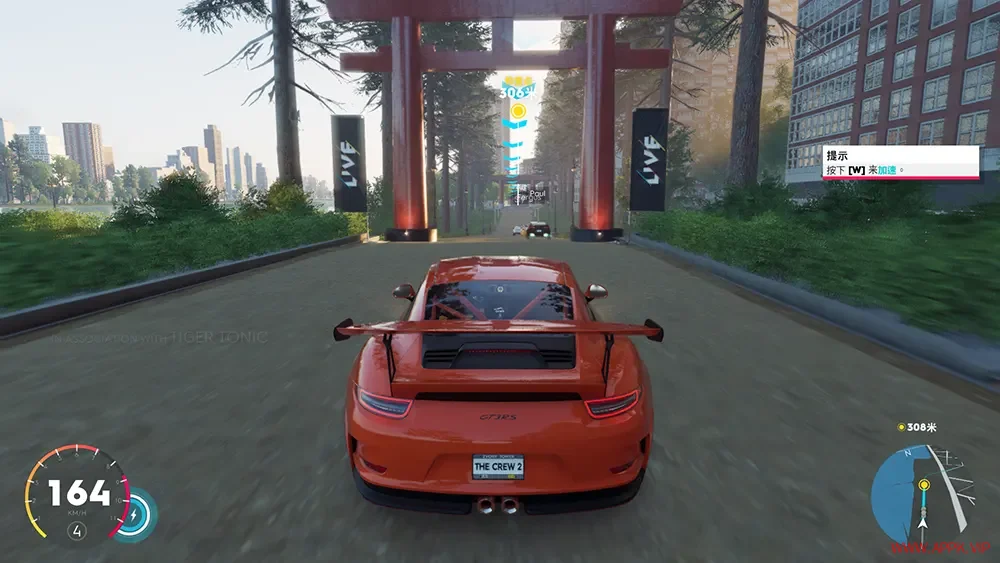Select the yellow waypoint marker showing 306米
Screen dimensions: 1000x563
click(518, 98)
